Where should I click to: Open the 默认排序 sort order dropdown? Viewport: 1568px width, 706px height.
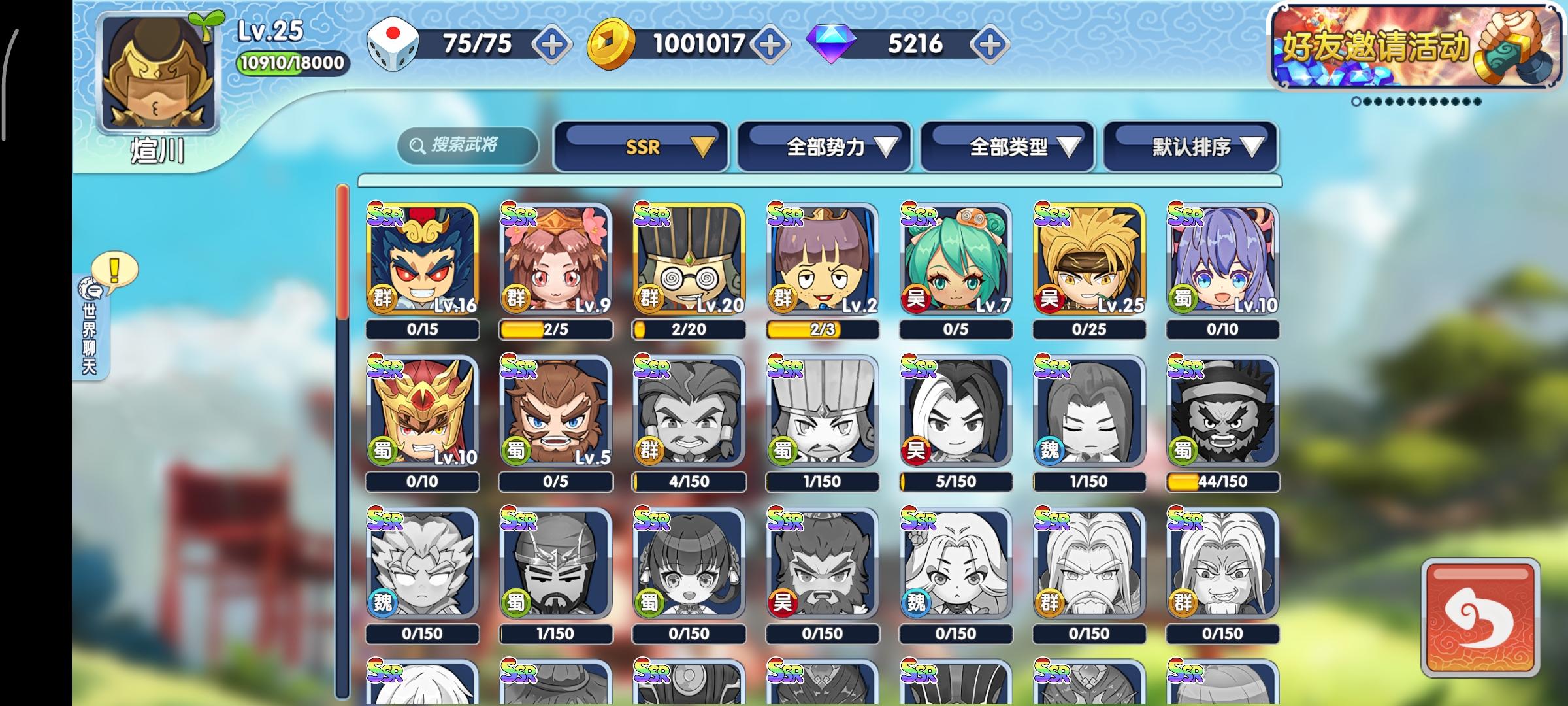(1189, 147)
